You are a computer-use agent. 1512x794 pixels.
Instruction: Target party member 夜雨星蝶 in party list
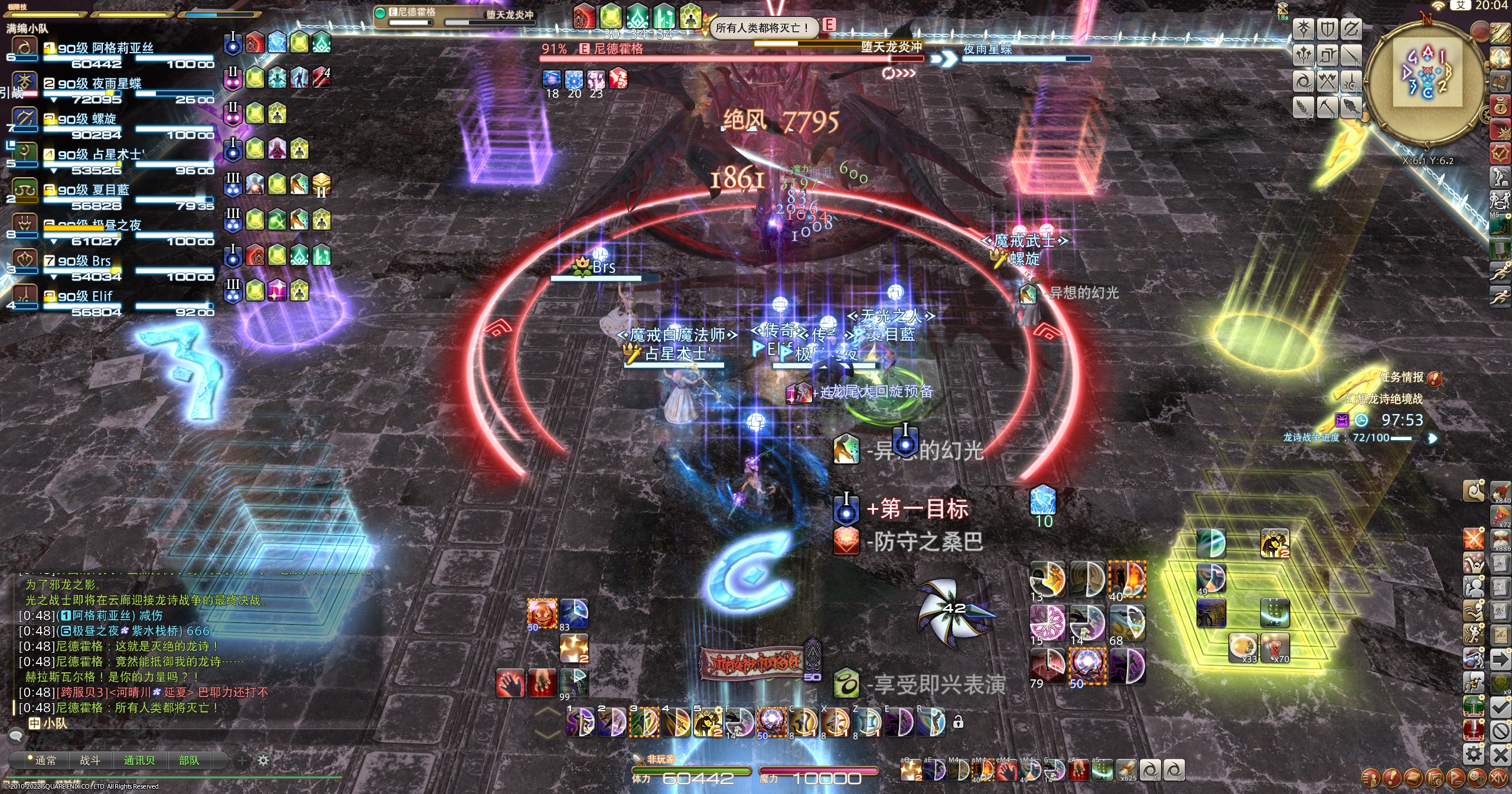[99, 84]
